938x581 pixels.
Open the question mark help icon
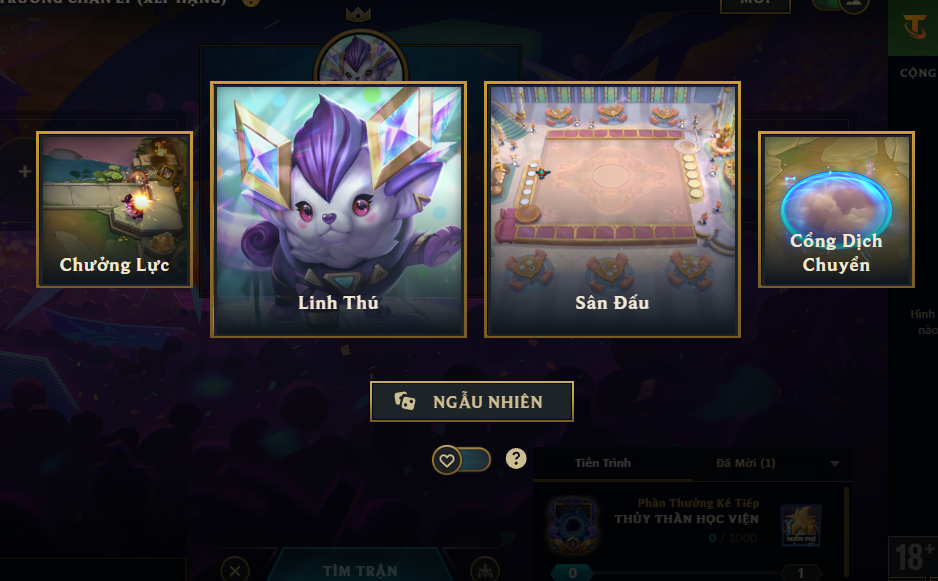point(516,459)
